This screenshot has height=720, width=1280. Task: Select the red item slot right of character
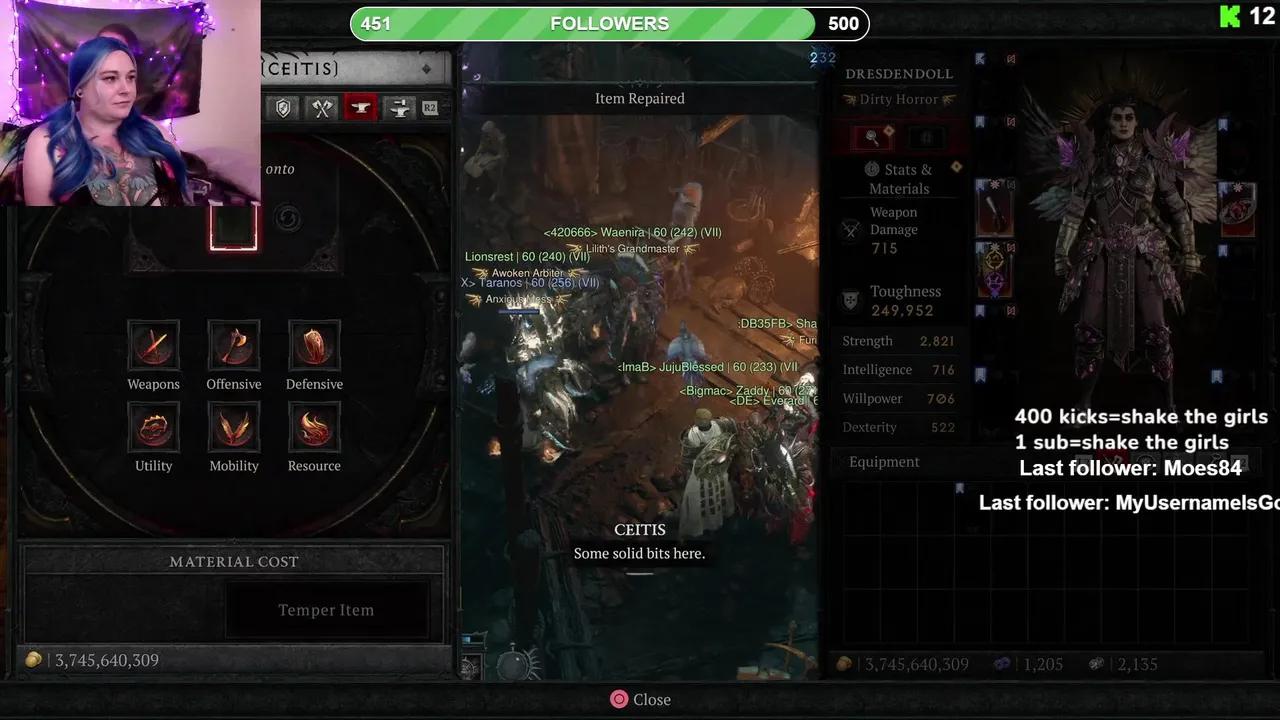tap(1238, 209)
